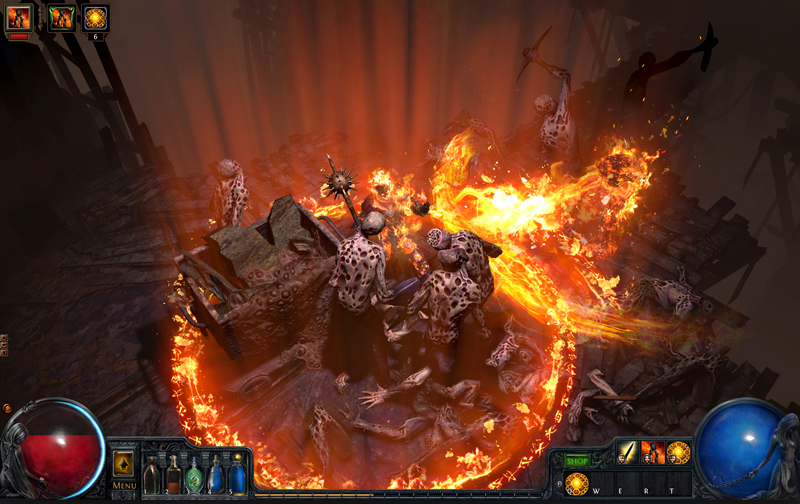Use the gold-capped blue flask in slot 5
800x504 pixels.
(237, 474)
